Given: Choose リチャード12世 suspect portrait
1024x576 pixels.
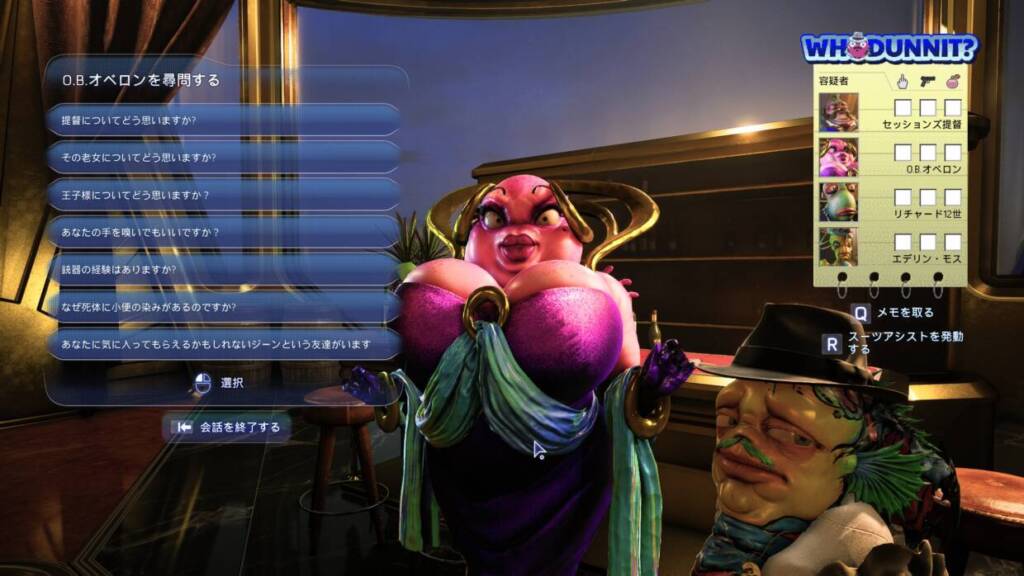Looking at the screenshot, I should (x=838, y=201).
